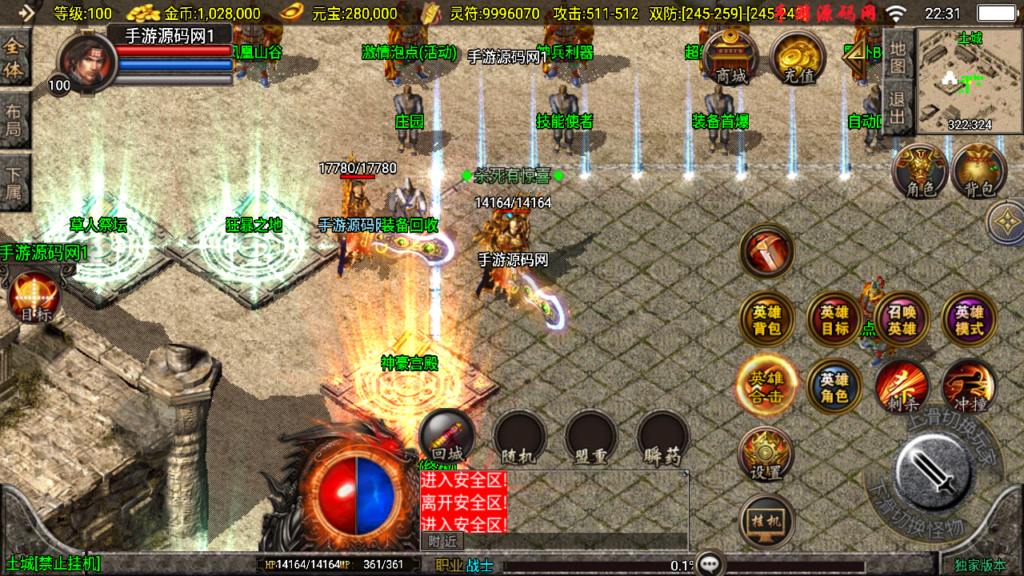Select the 退出 exit tab
1024x576 pixels.
point(898,108)
